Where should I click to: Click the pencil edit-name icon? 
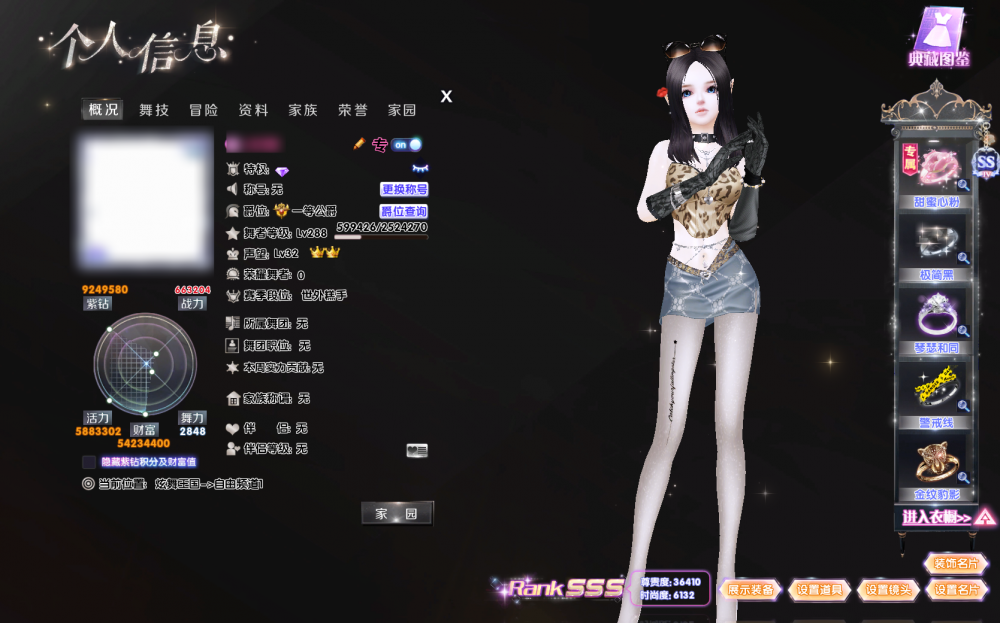[360, 144]
